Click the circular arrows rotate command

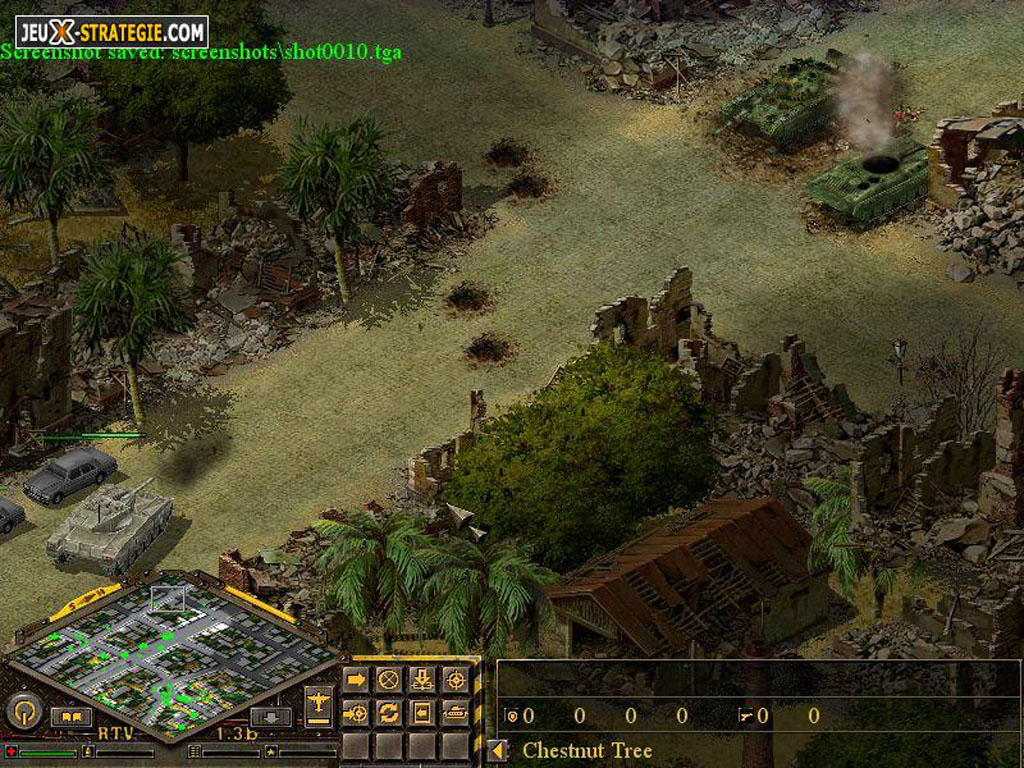pyautogui.click(x=389, y=713)
